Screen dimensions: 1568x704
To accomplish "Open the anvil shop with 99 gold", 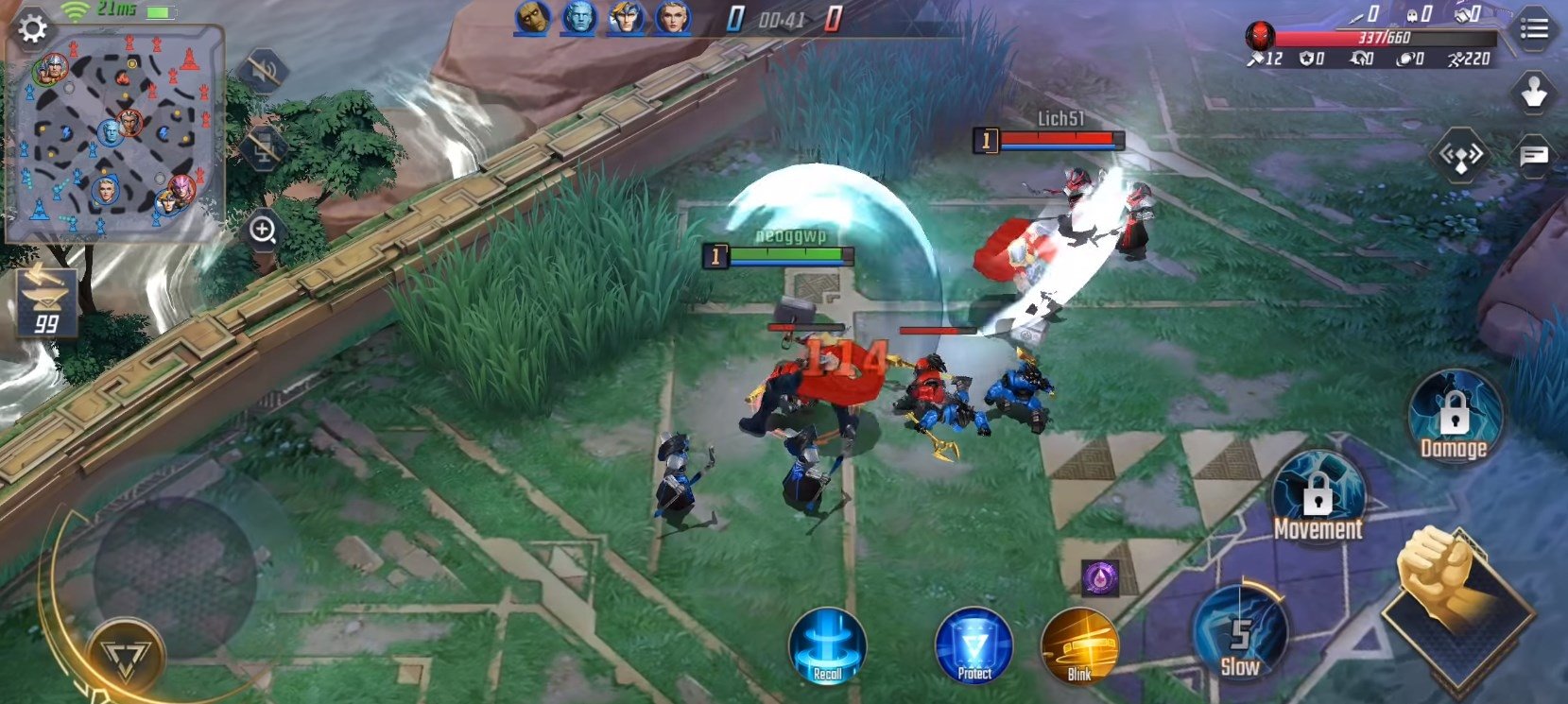I will tap(46, 302).
